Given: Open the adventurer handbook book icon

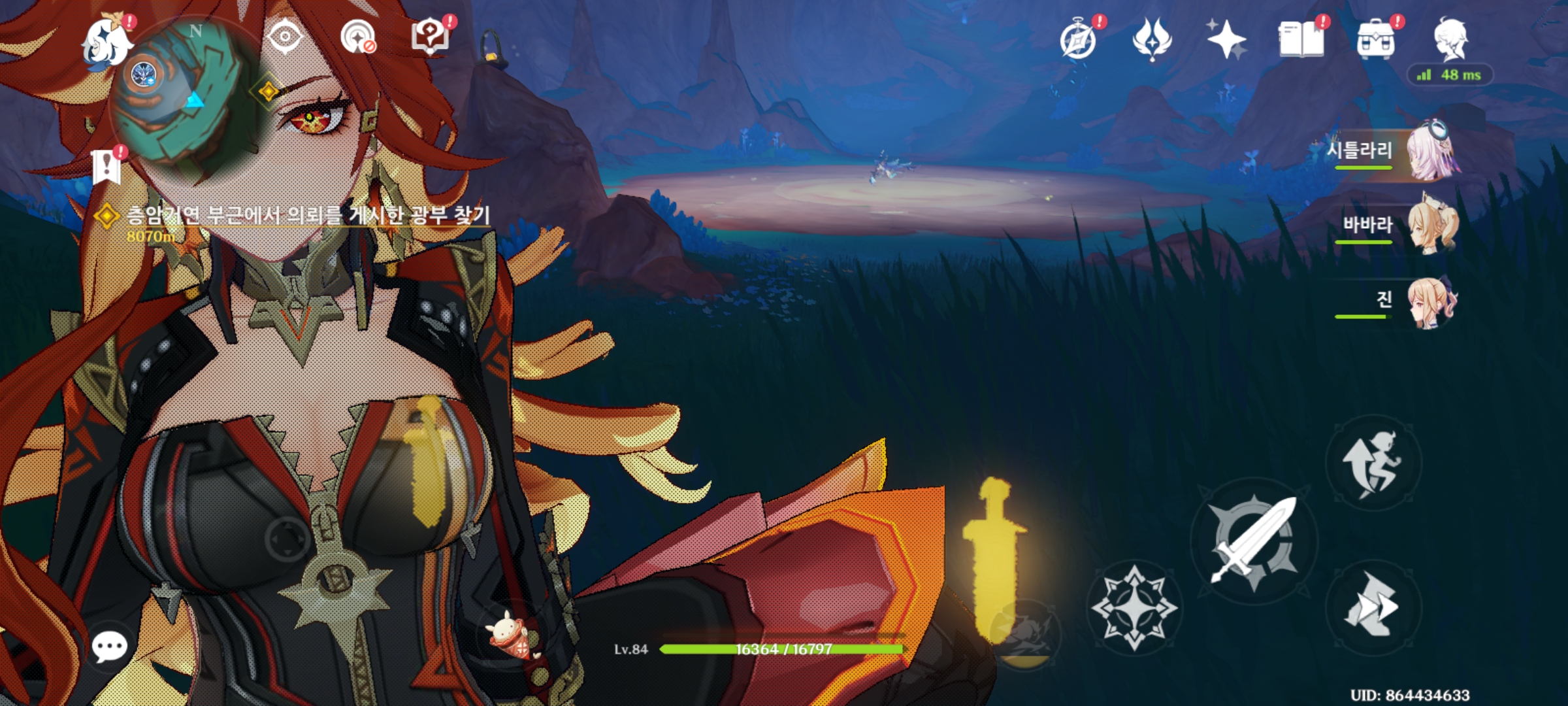Looking at the screenshot, I should tap(1301, 39).
